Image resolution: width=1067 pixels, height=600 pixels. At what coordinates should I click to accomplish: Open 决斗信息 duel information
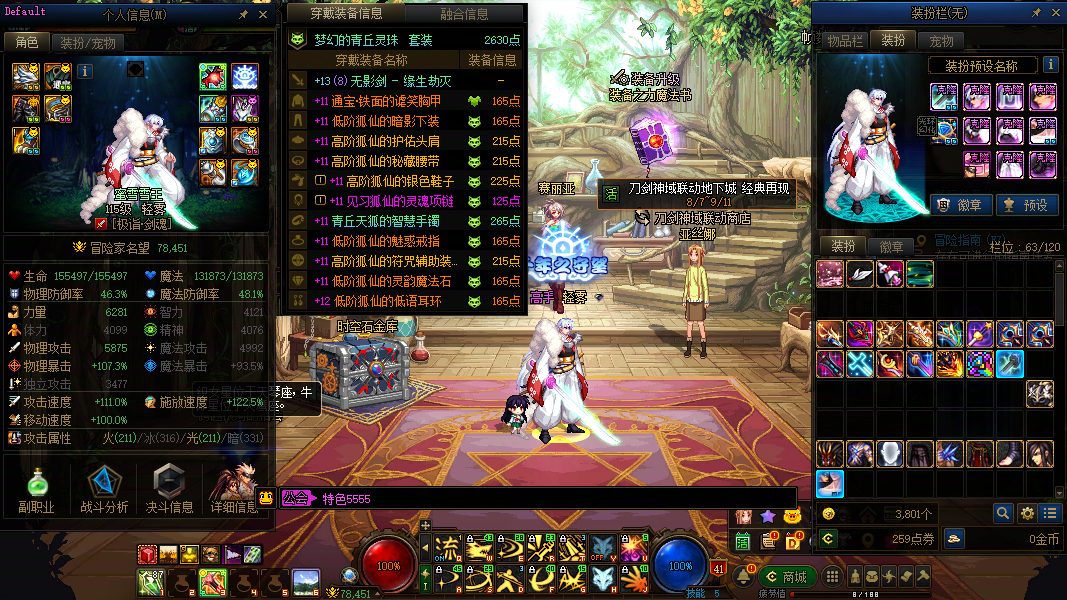pyautogui.click(x=169, y=490)
